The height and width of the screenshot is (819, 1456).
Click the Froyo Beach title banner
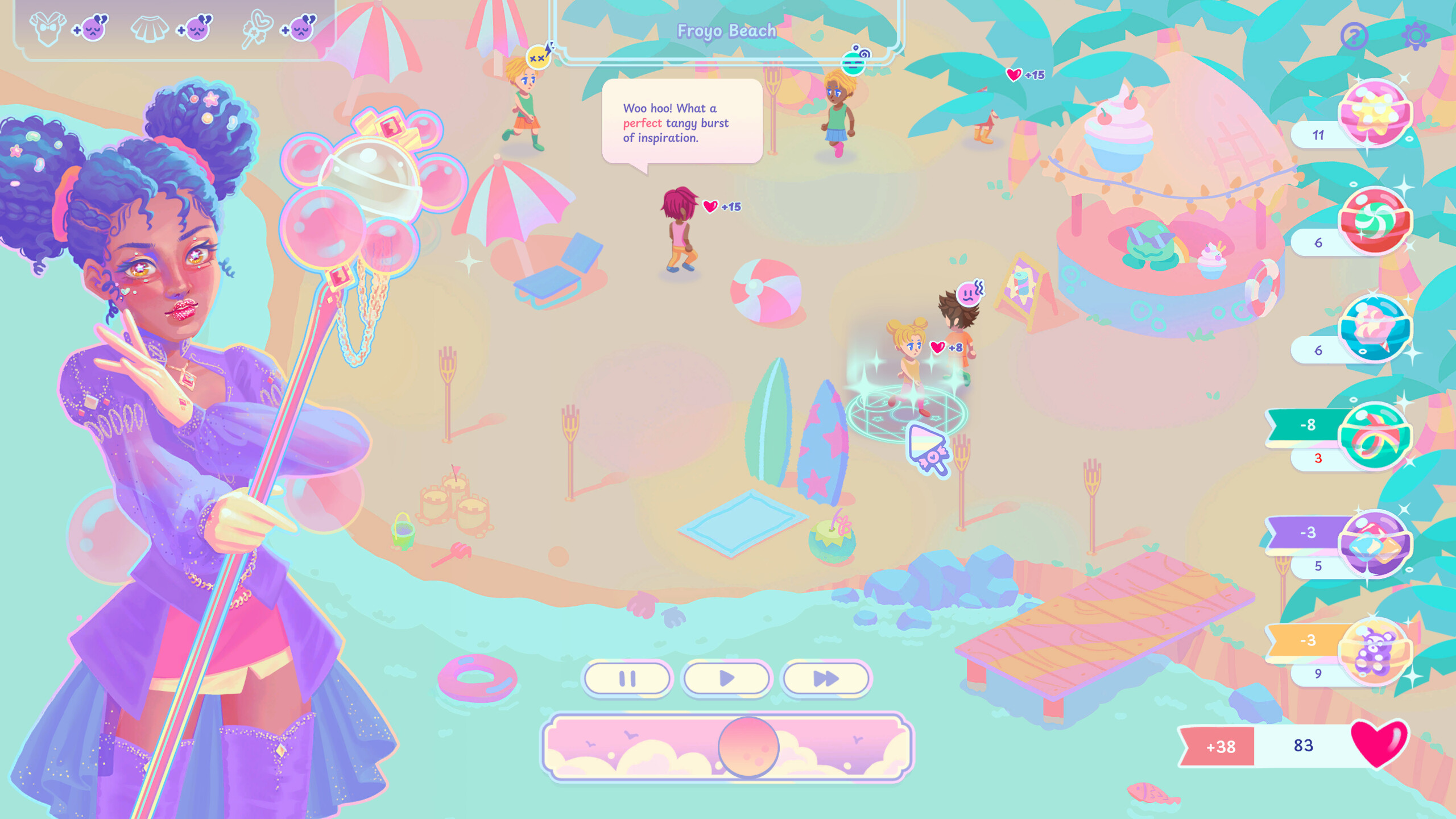[726, 31]
